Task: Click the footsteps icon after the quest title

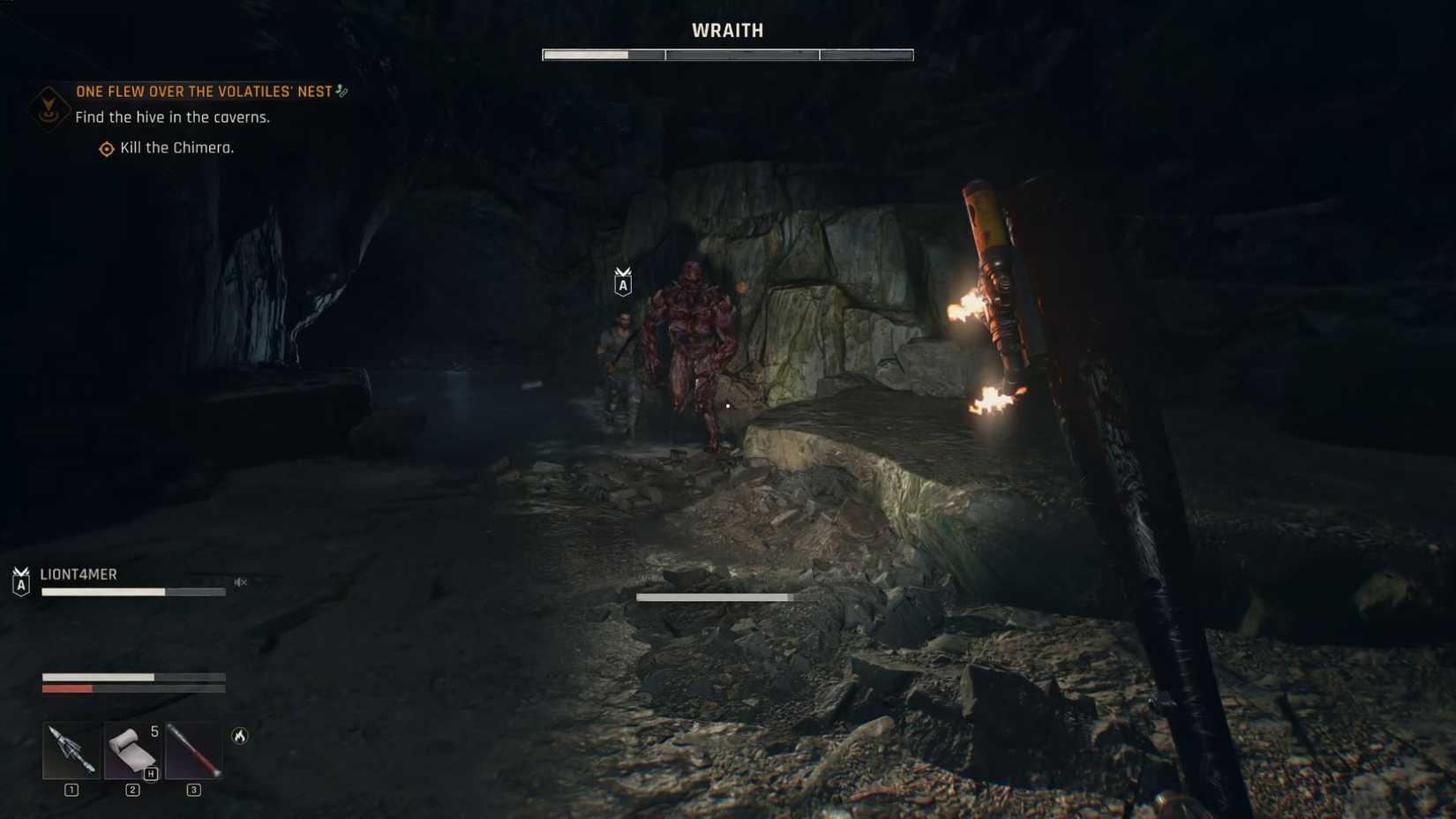Action: (343, 91)
